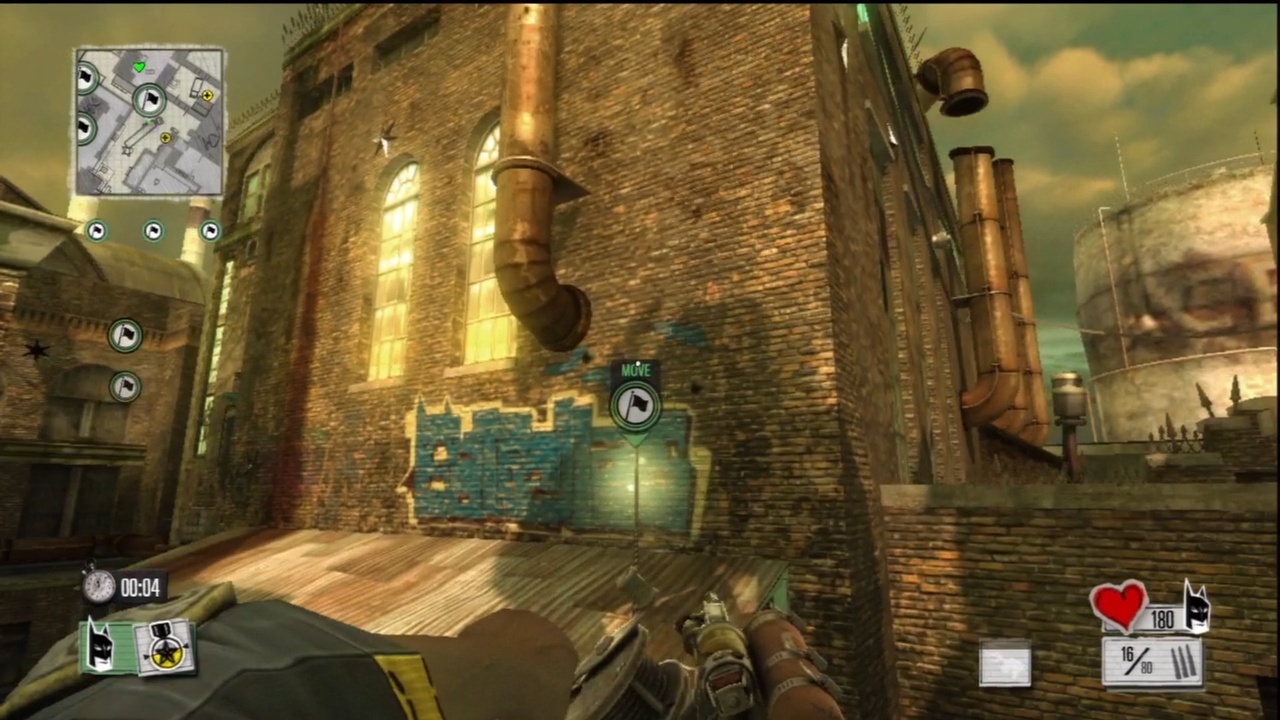Select the middle flag icon under the minimap
The image size is (1280, 720).
(x=152, y=231)
